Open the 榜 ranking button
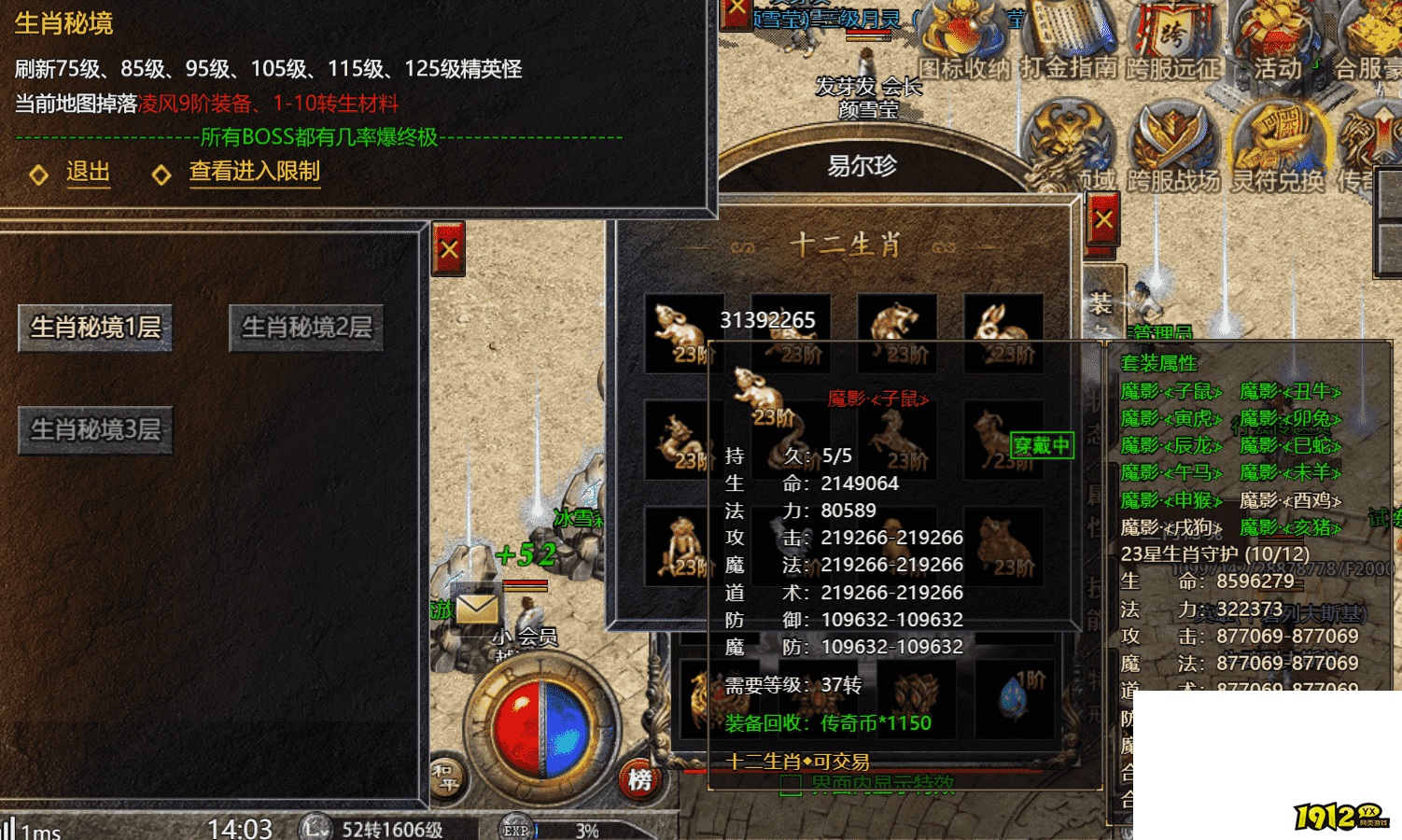Viewport: 1402px width, 840px height. click(639, 779)
